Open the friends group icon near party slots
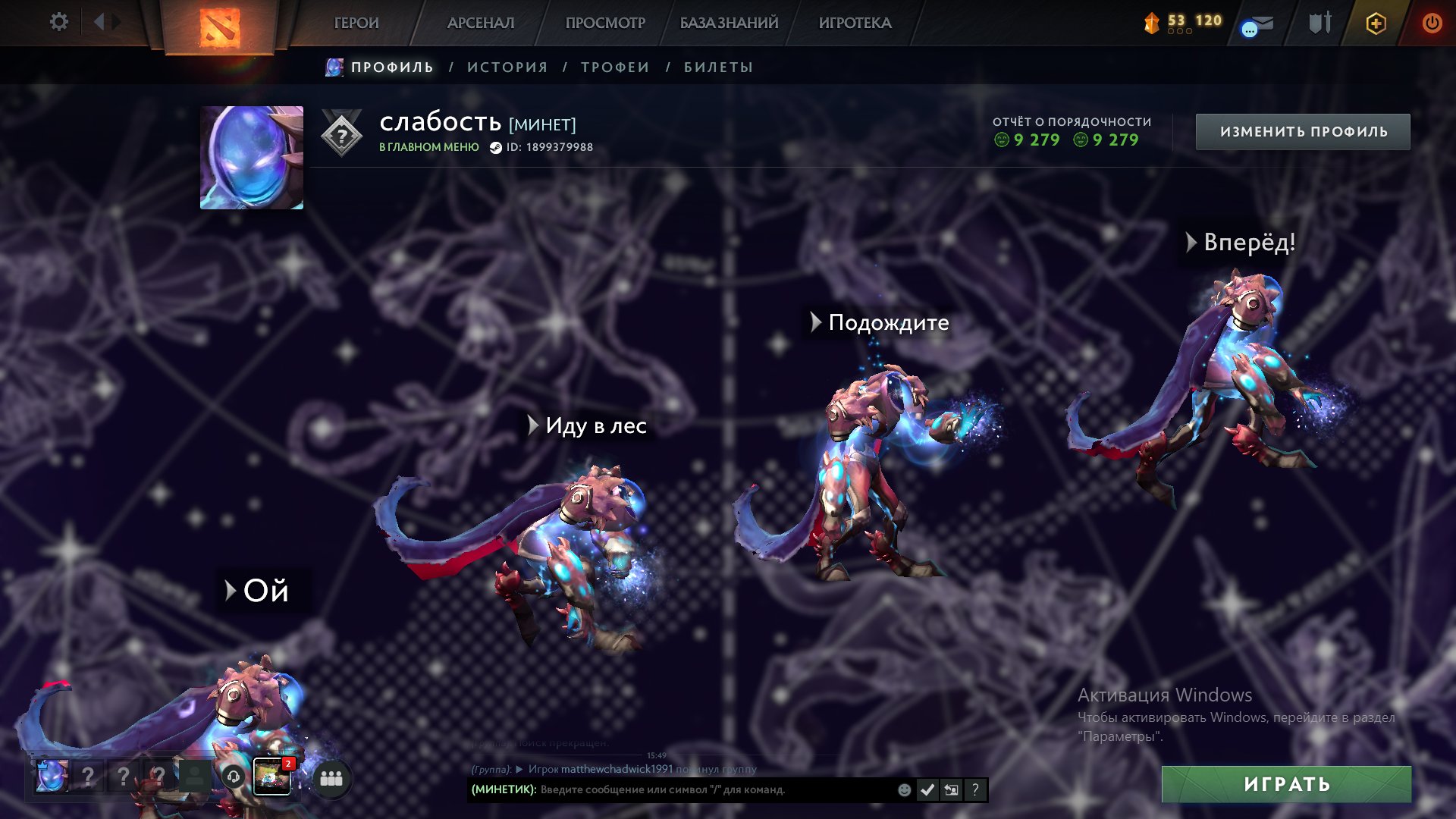Image resolution: width=1456 pixels, height=819 pixels. tap(331, 777)
